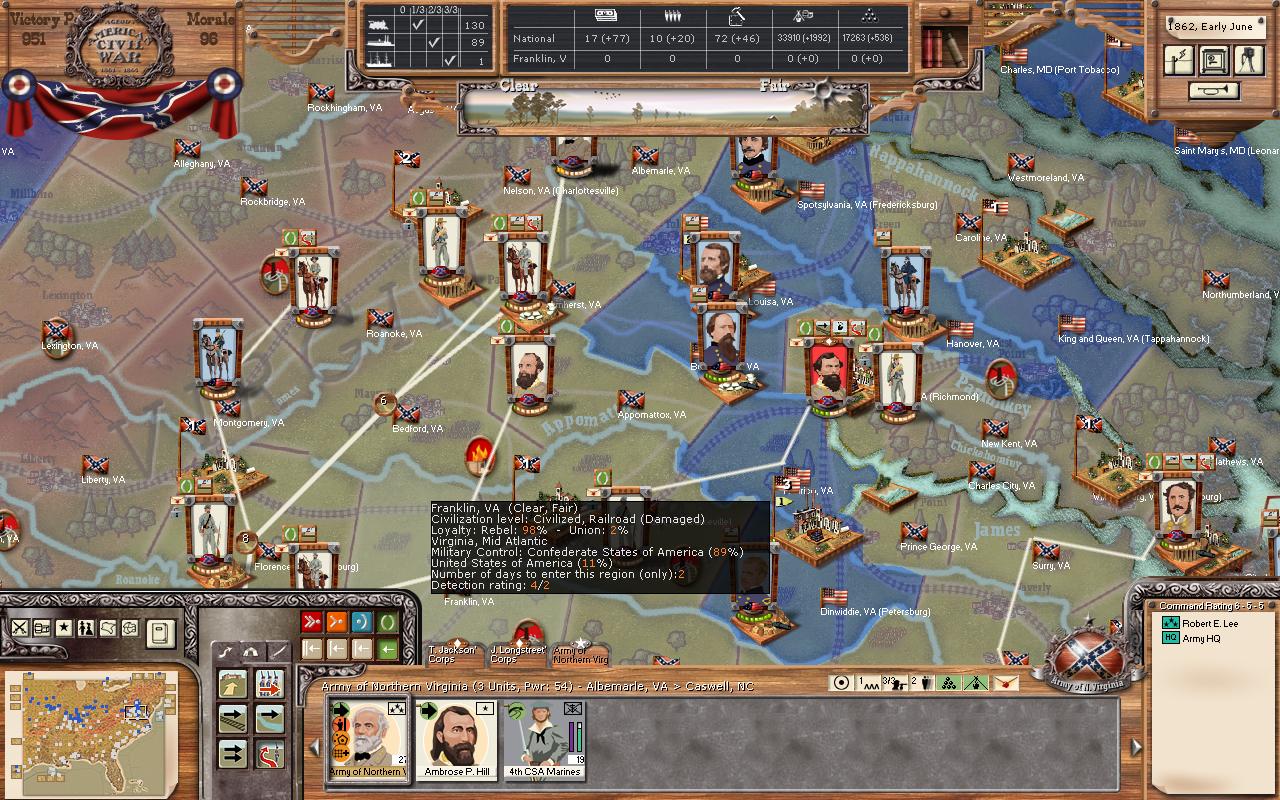This screenshot has width=1280, height=800.
Task: Choose the green passive posture
Action: (388, 622)
